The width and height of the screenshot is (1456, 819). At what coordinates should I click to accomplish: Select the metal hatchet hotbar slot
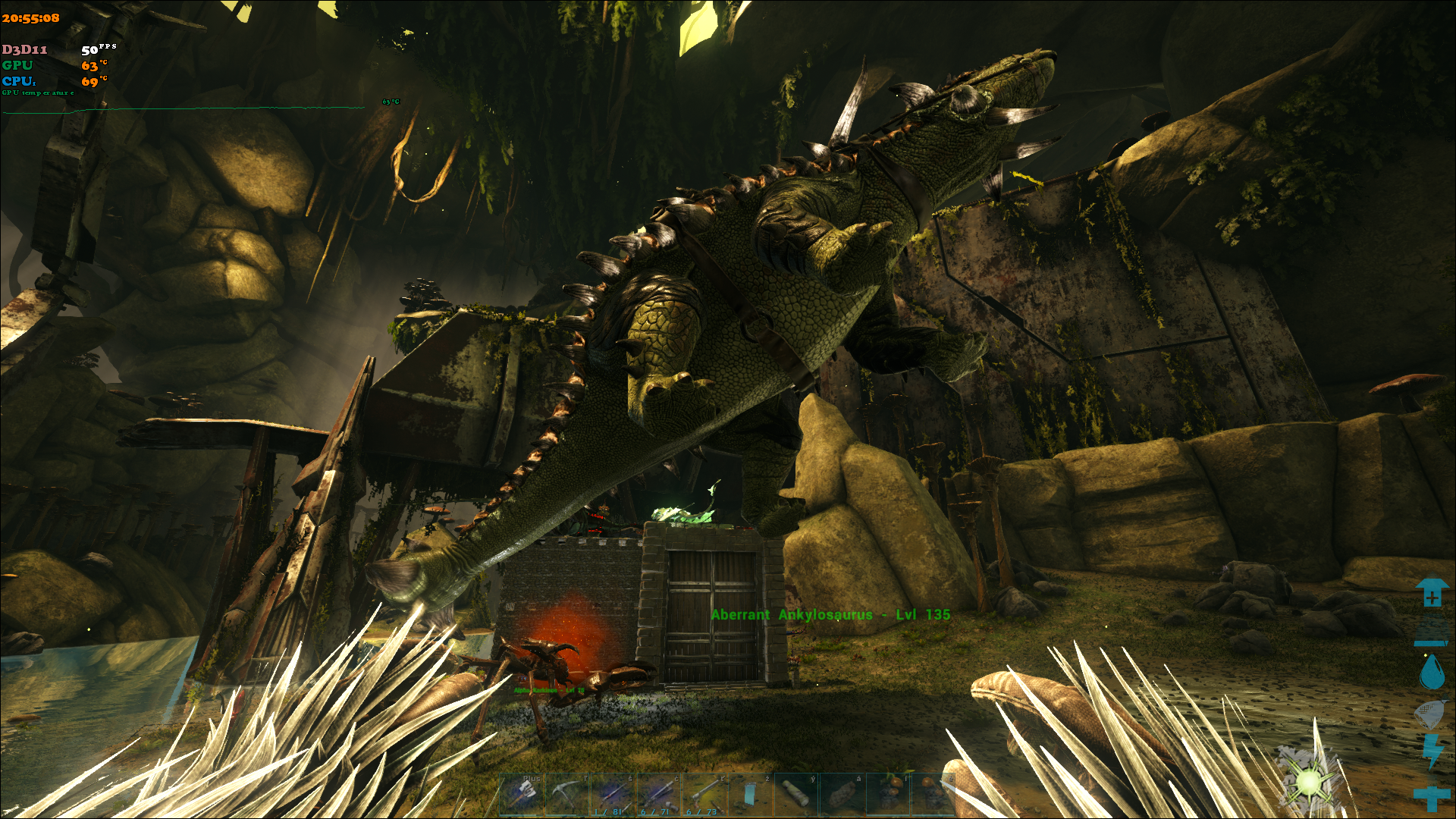coord(522,794)
